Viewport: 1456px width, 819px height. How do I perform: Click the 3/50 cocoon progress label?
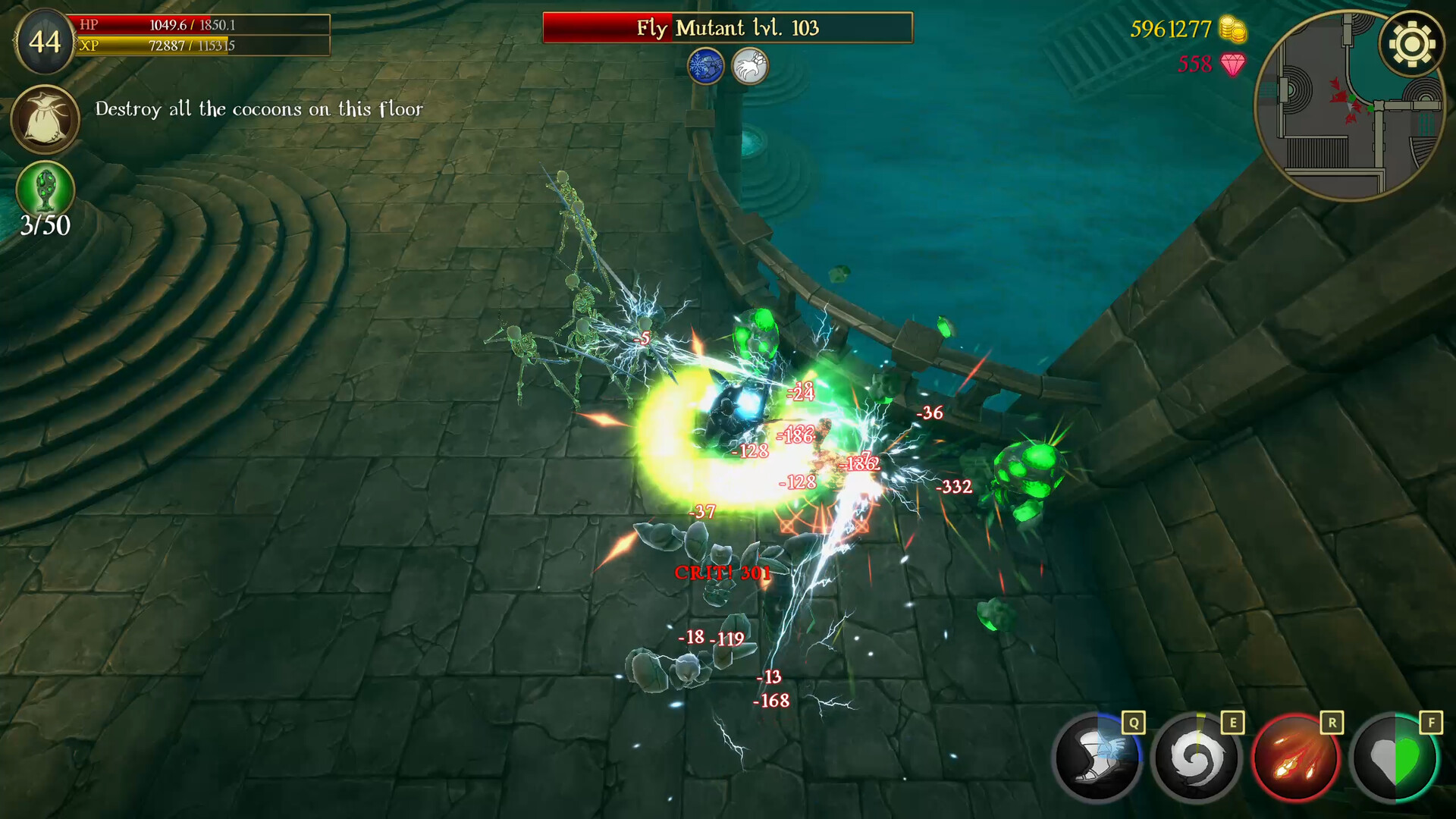(x=45, y=225)
